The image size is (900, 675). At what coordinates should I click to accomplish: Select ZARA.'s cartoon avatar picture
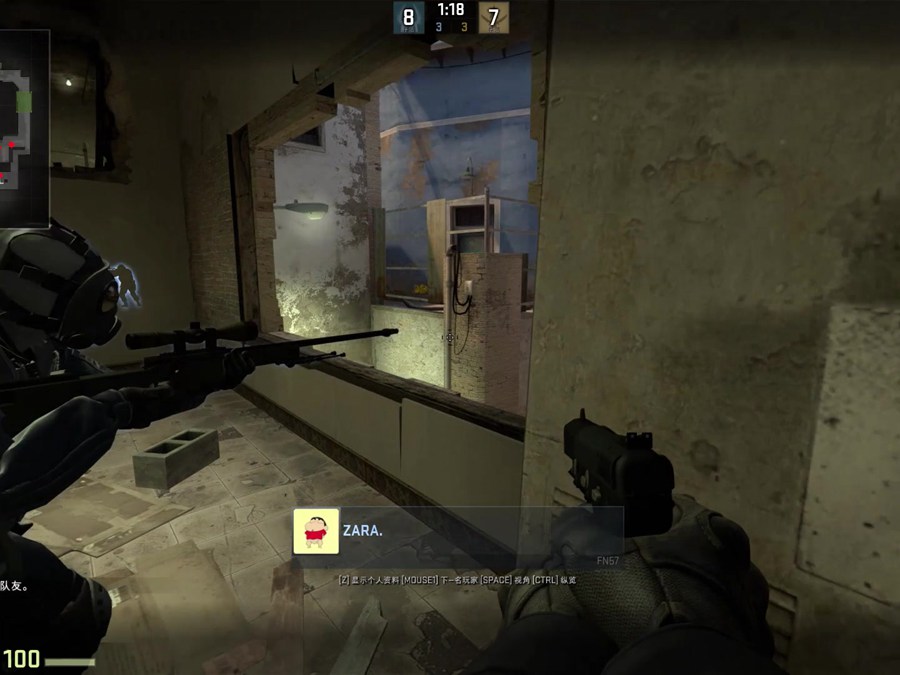315,531
